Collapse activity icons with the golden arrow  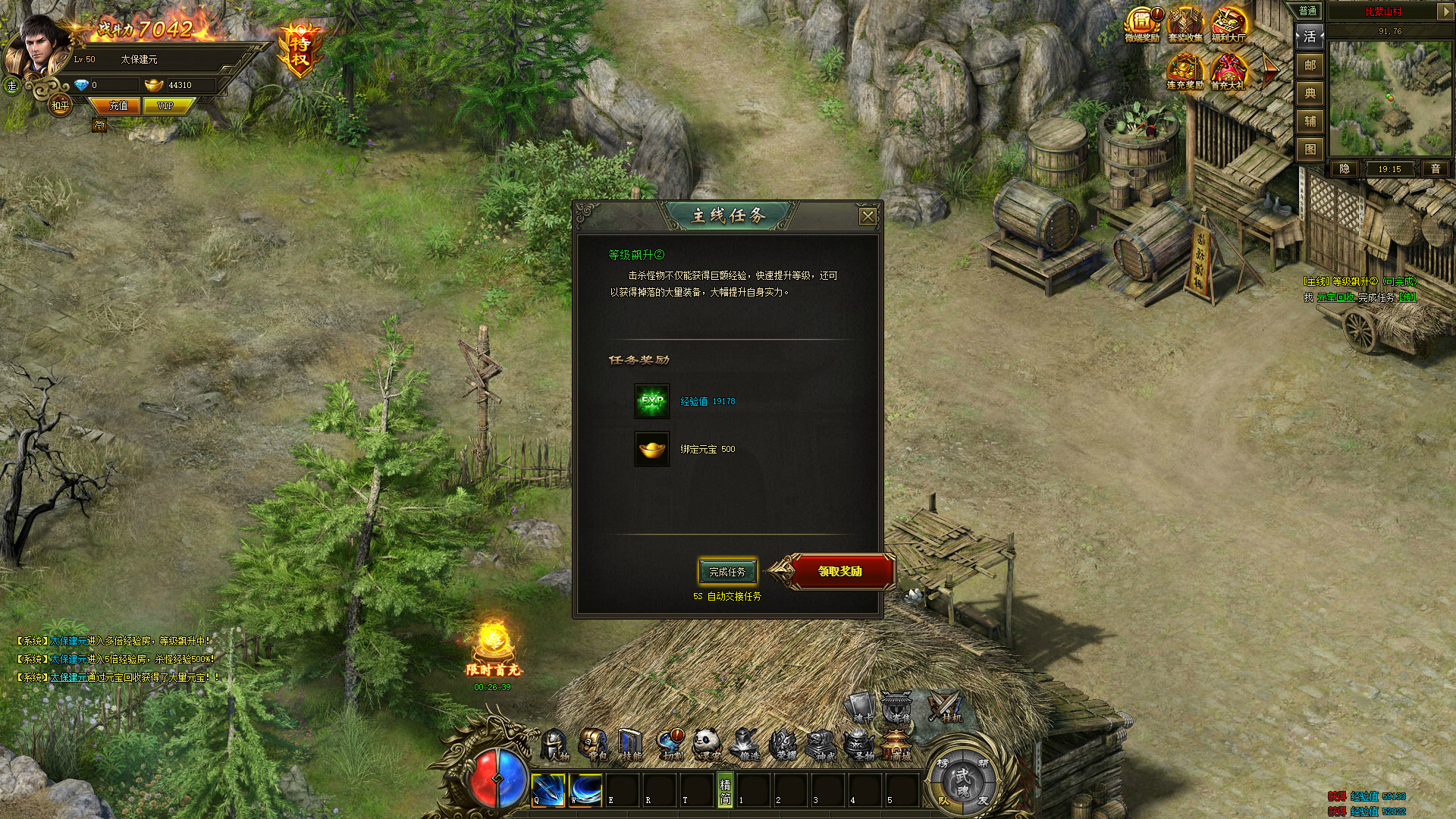click(1270, 71)
